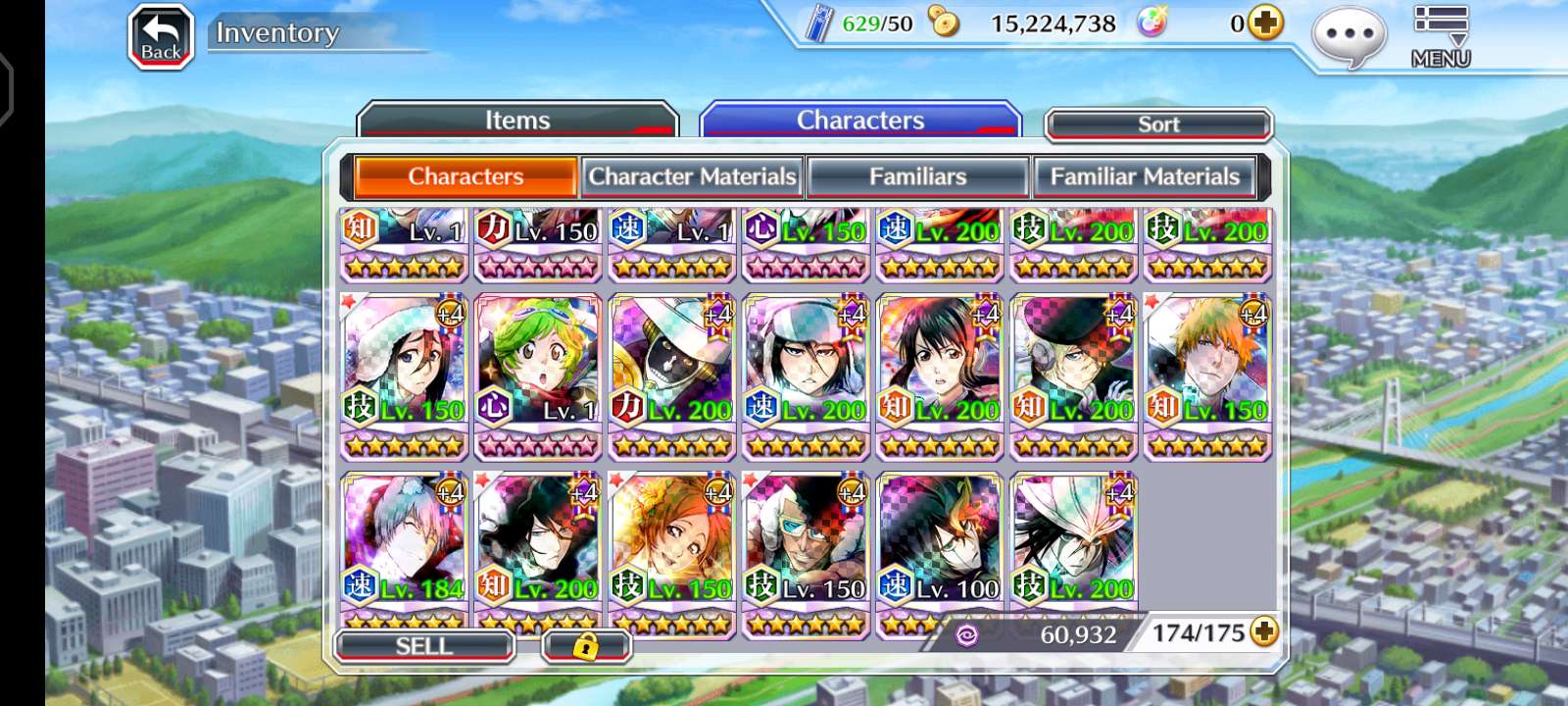Open the MENU dropdown
Viewport: 1568px width, 706px height.
[x=1440, y=36]
